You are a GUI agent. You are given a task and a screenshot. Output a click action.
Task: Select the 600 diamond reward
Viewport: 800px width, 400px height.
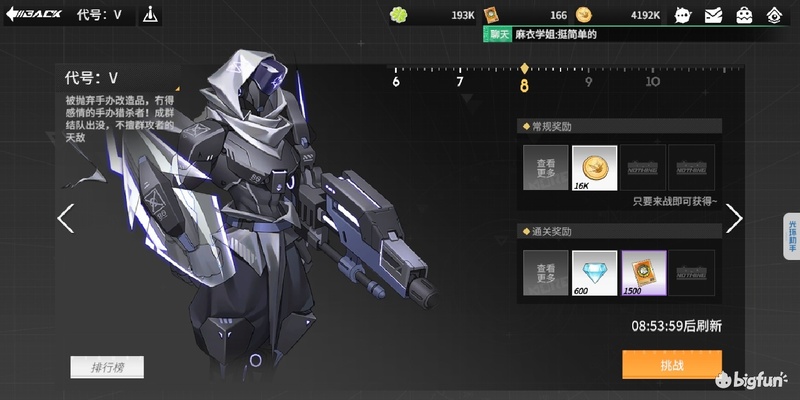[x=594, y=273]
